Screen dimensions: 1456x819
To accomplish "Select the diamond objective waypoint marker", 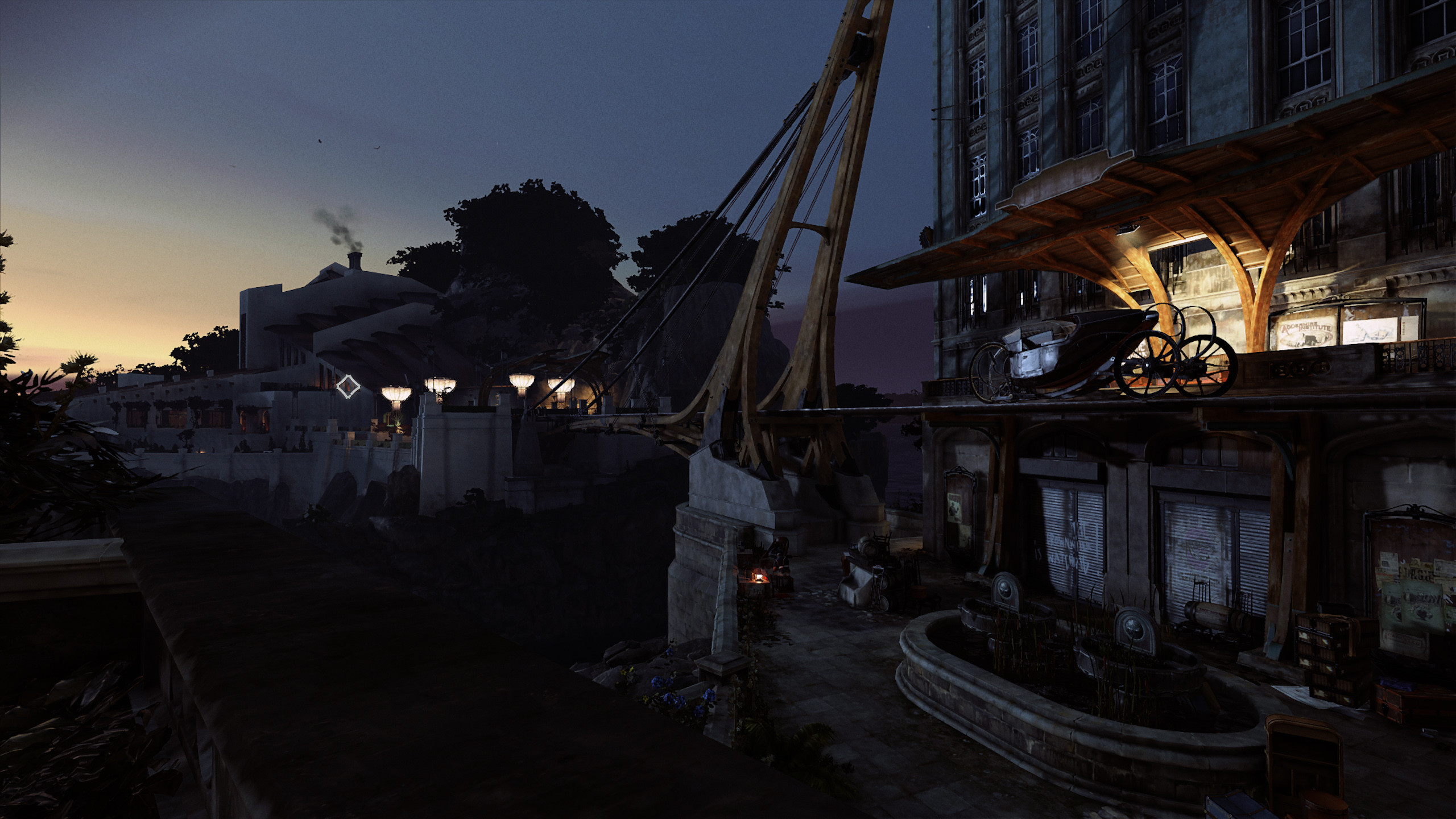I will (x=348, y=387).
